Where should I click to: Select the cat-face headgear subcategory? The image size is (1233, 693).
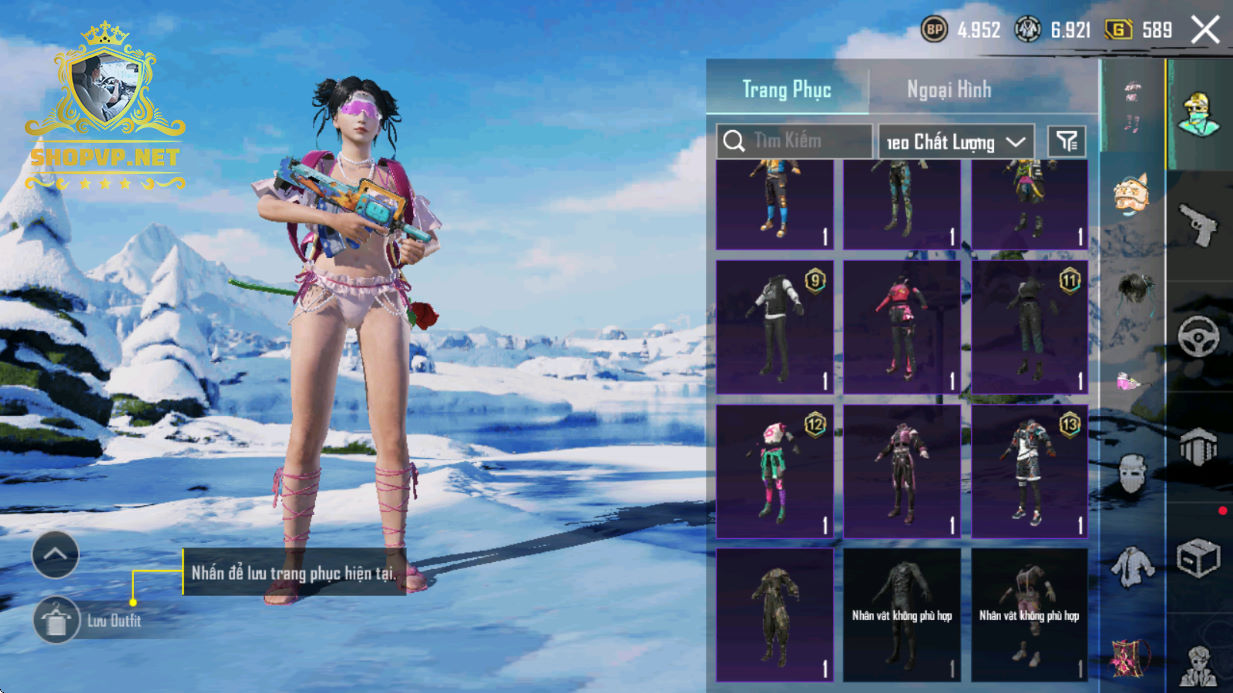point(1132,194)
